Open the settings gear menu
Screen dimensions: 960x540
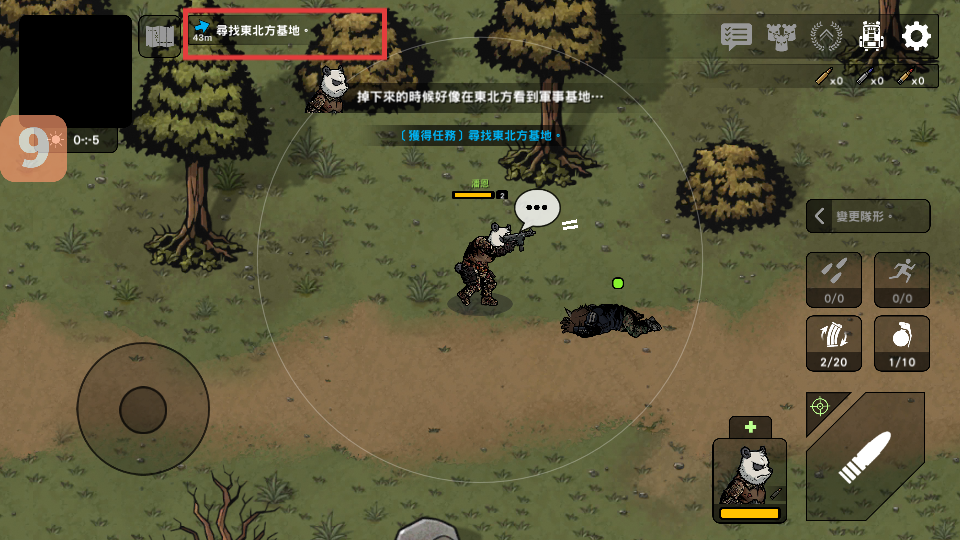(x=916, y=37)
